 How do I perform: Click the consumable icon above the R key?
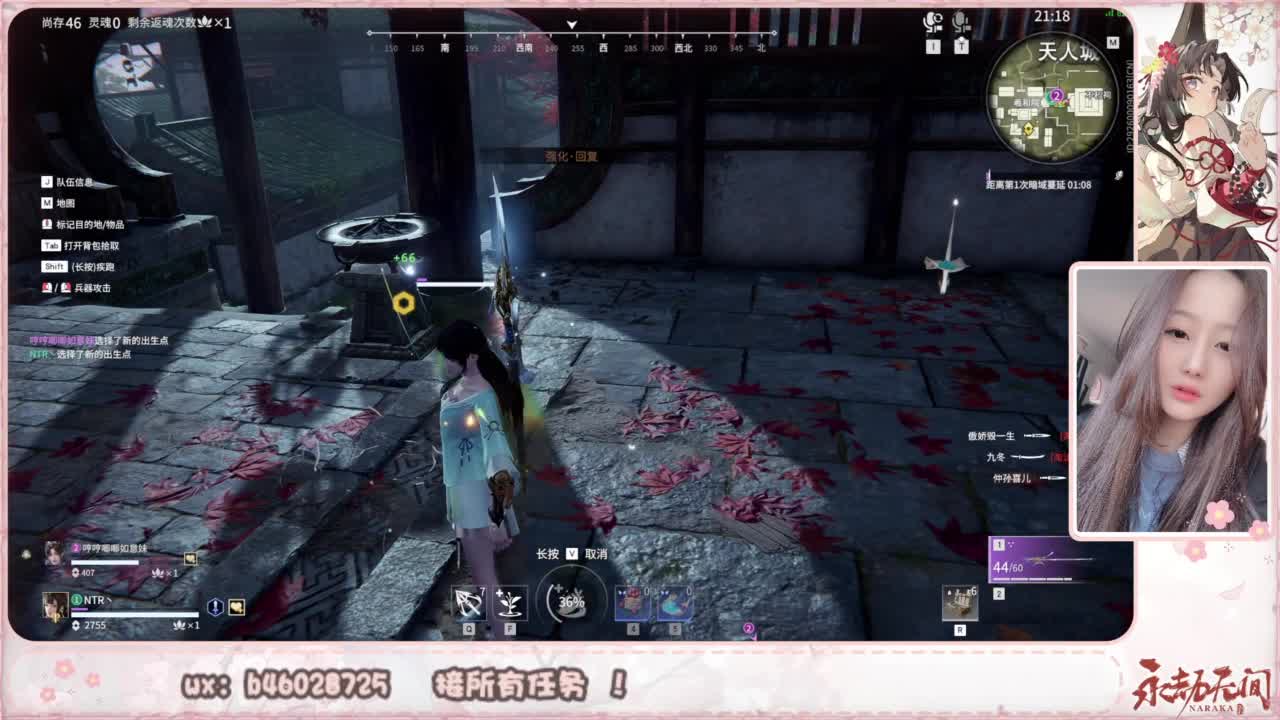(x=962, y=602)
